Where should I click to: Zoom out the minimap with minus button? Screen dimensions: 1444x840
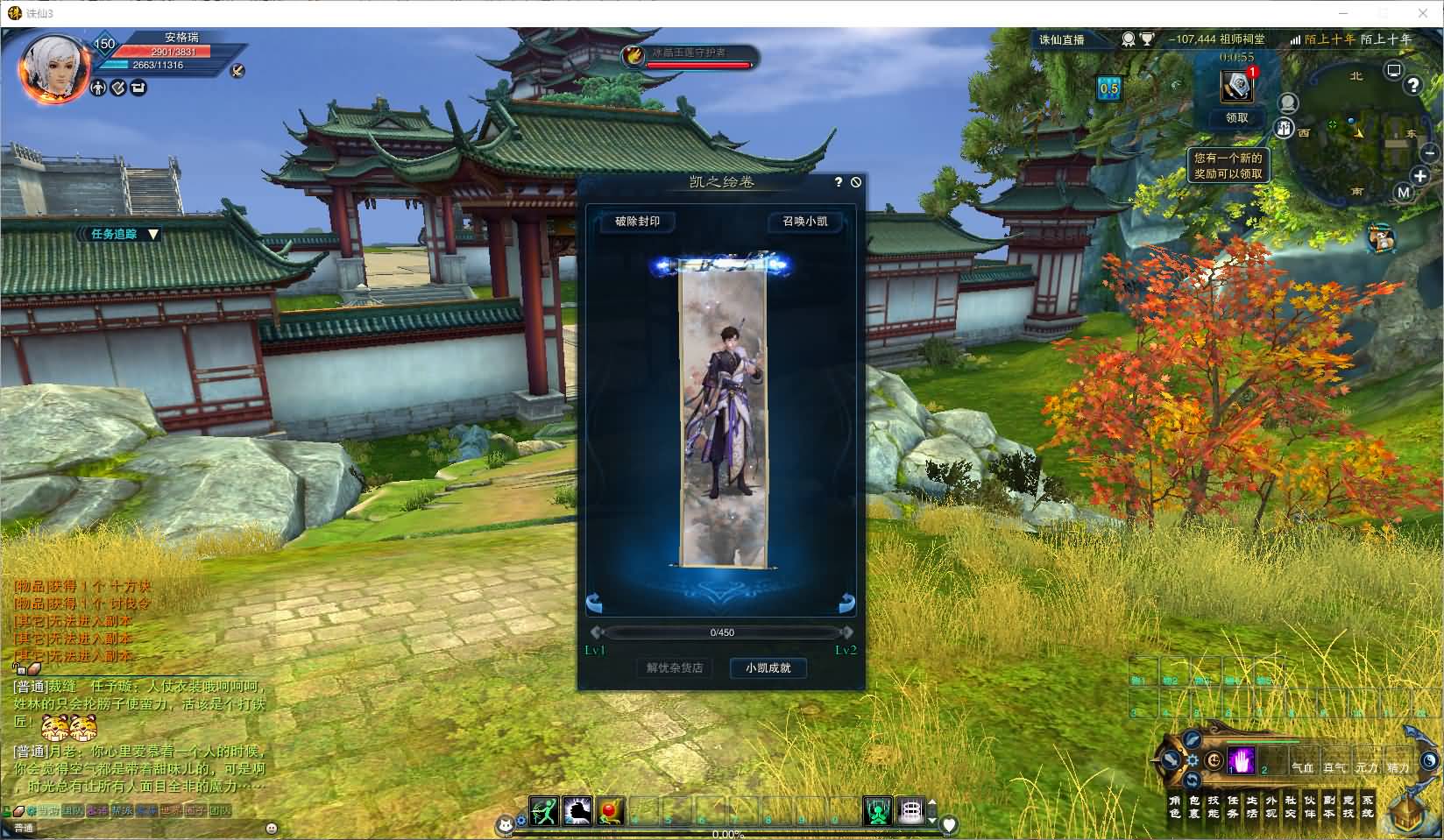pos(1430,153)
